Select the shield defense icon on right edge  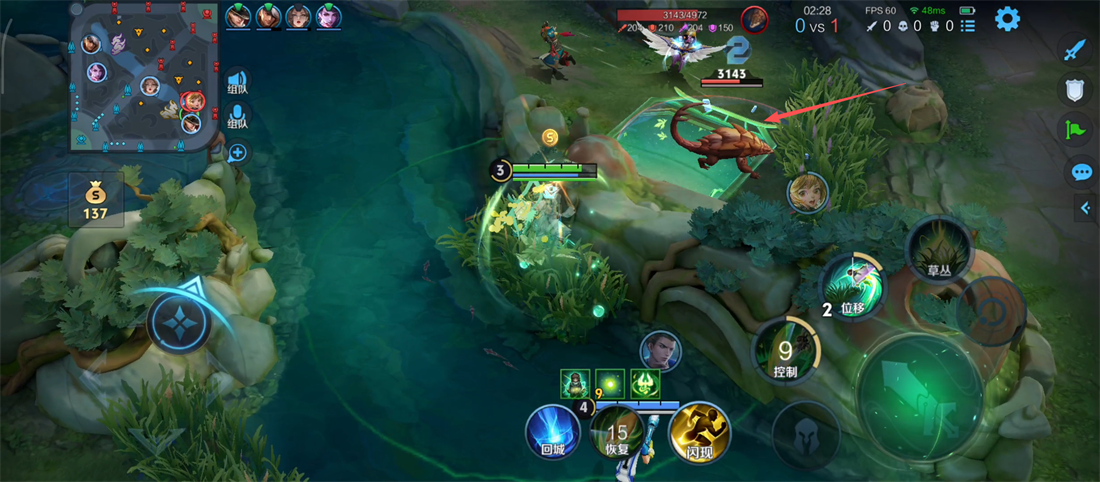[x=1075, y=90]
